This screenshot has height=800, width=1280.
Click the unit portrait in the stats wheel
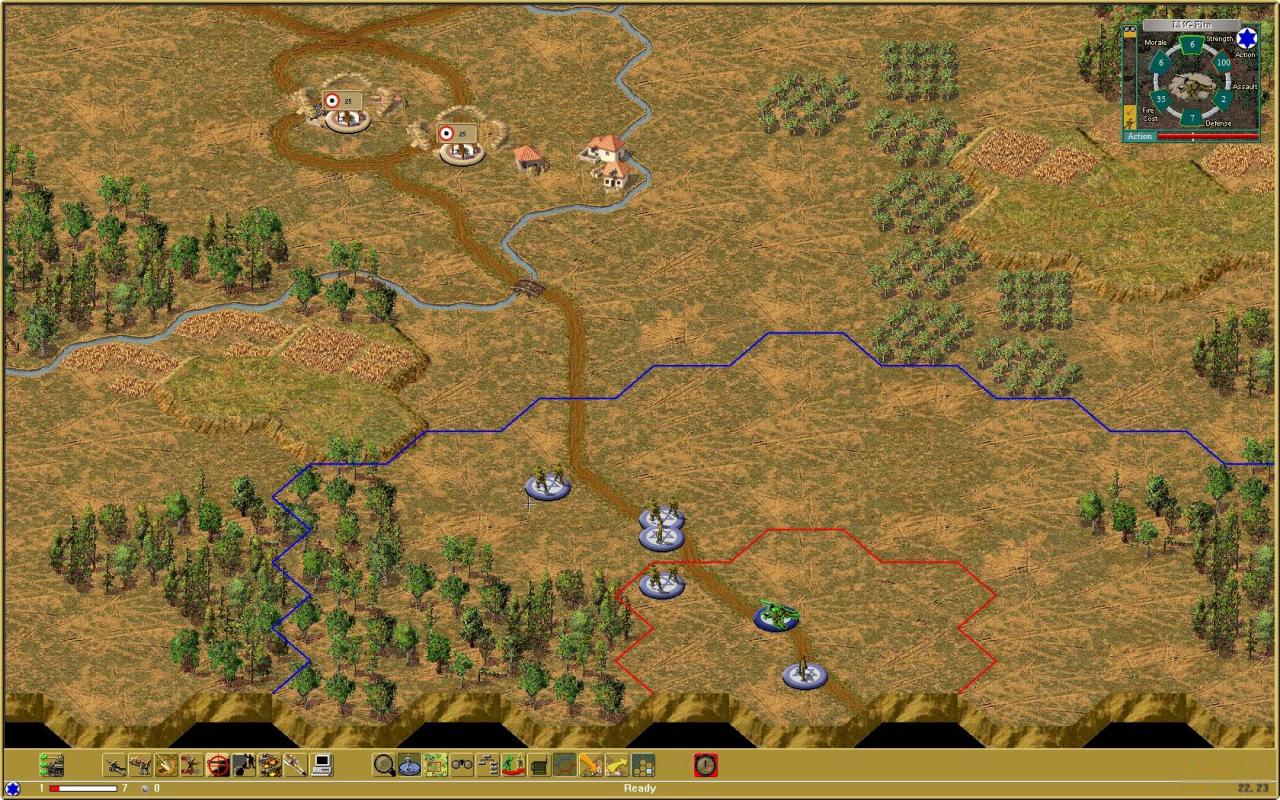[1190, 85]
